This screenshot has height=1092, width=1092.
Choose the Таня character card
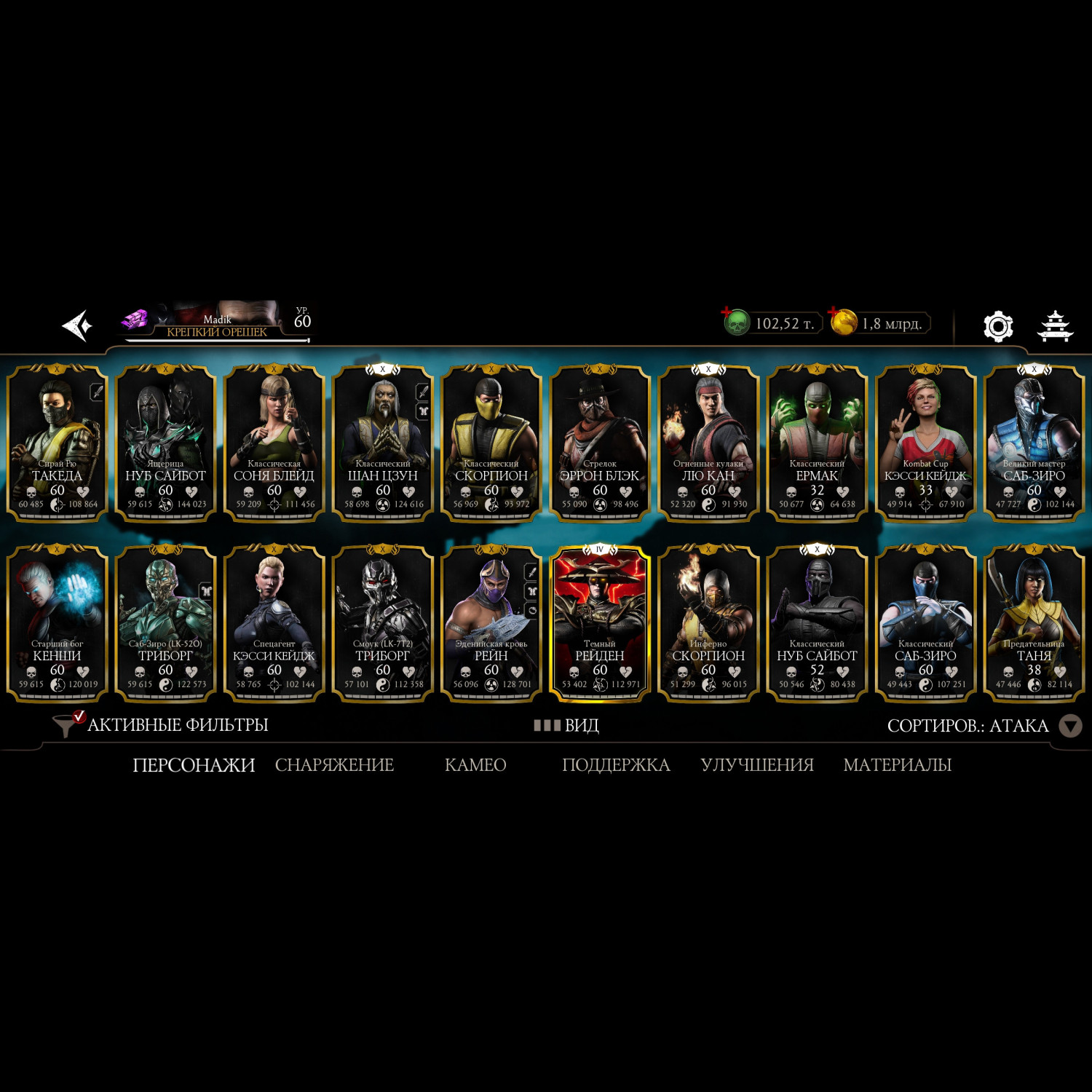coord(1034,623)
